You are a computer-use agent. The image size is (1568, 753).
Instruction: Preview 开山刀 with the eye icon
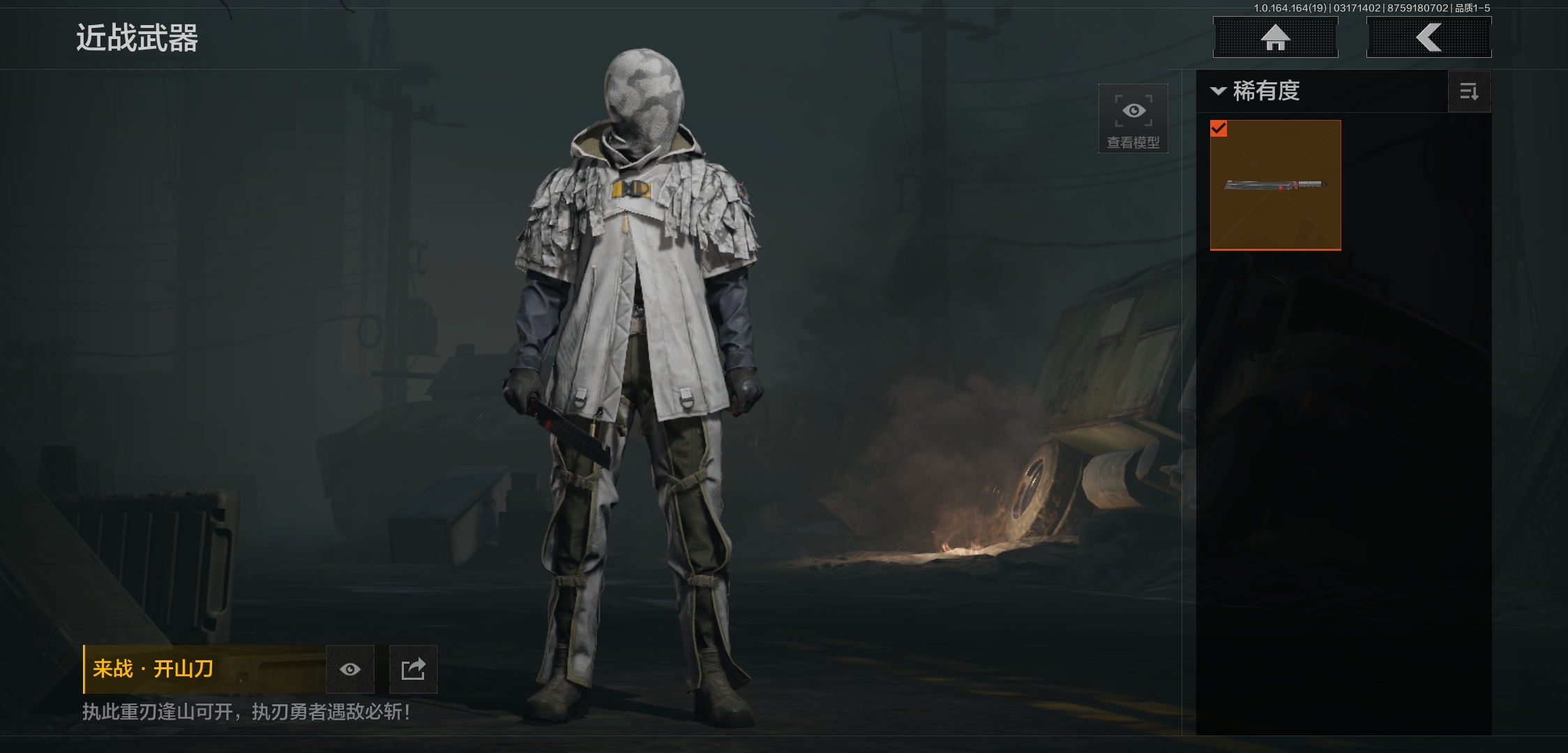[x=350, y=669]
